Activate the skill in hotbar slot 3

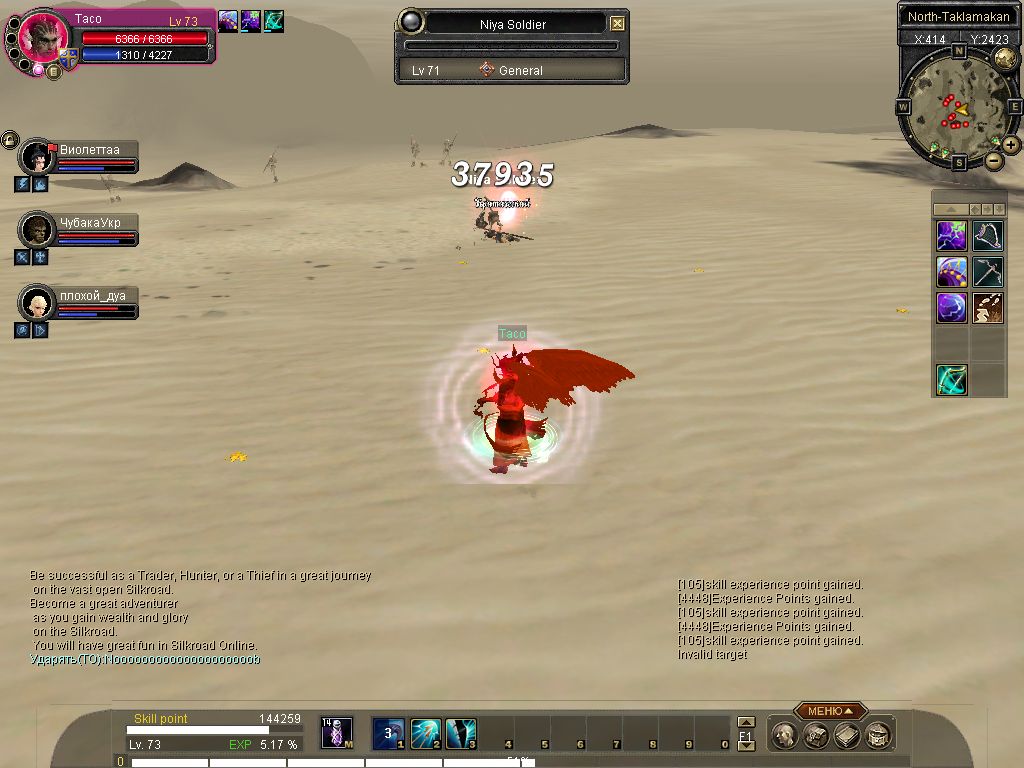tap(461, 733)
